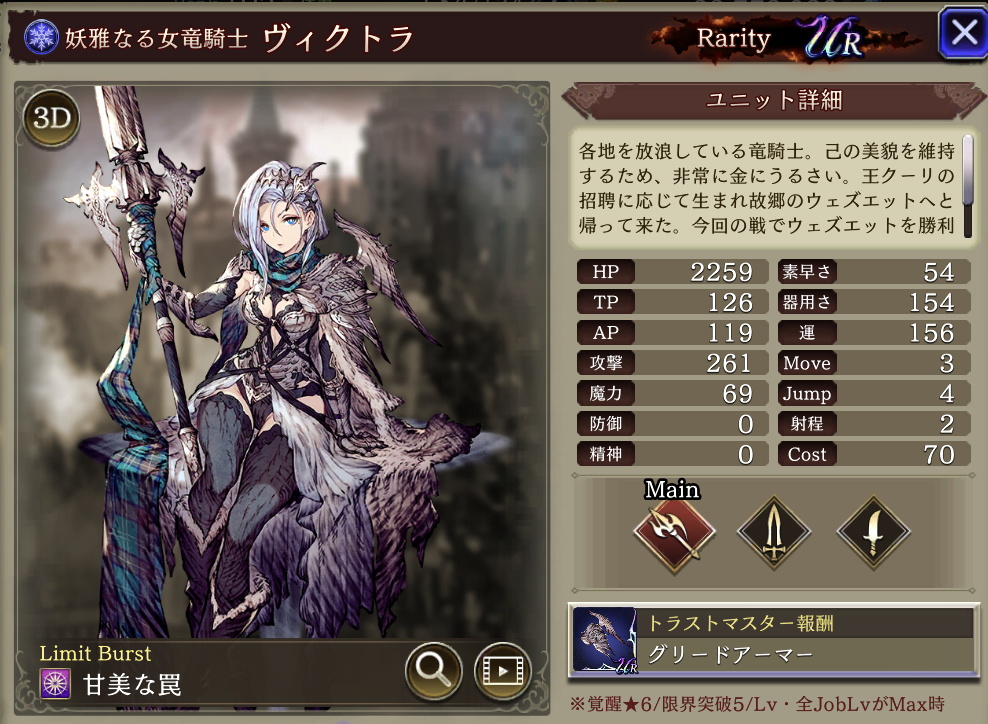
Task: Open the Limit Burst magnifier details
Action: point(433,670)
